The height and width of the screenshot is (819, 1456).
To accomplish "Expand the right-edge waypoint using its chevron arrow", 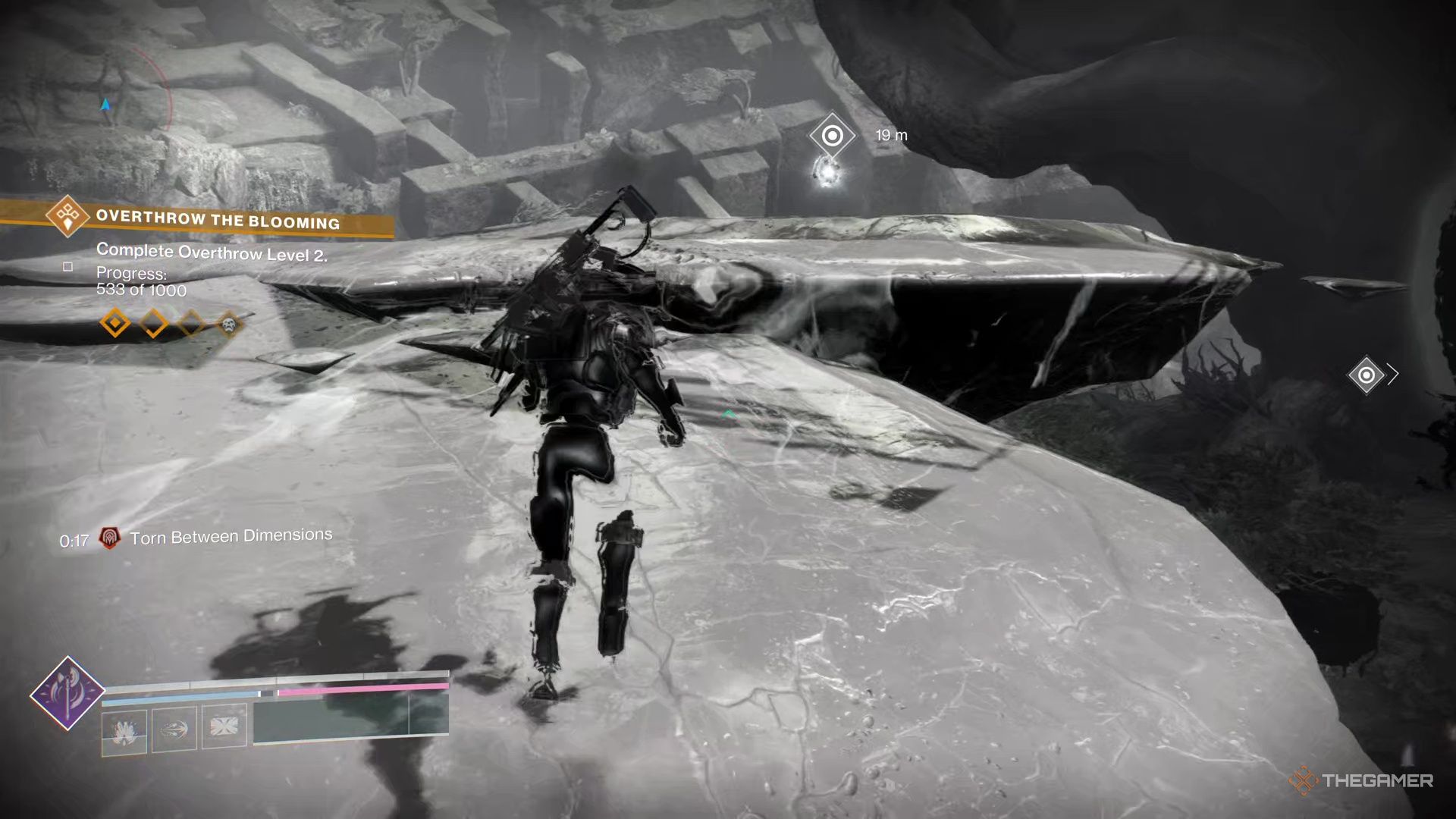I will point(1394,373).
